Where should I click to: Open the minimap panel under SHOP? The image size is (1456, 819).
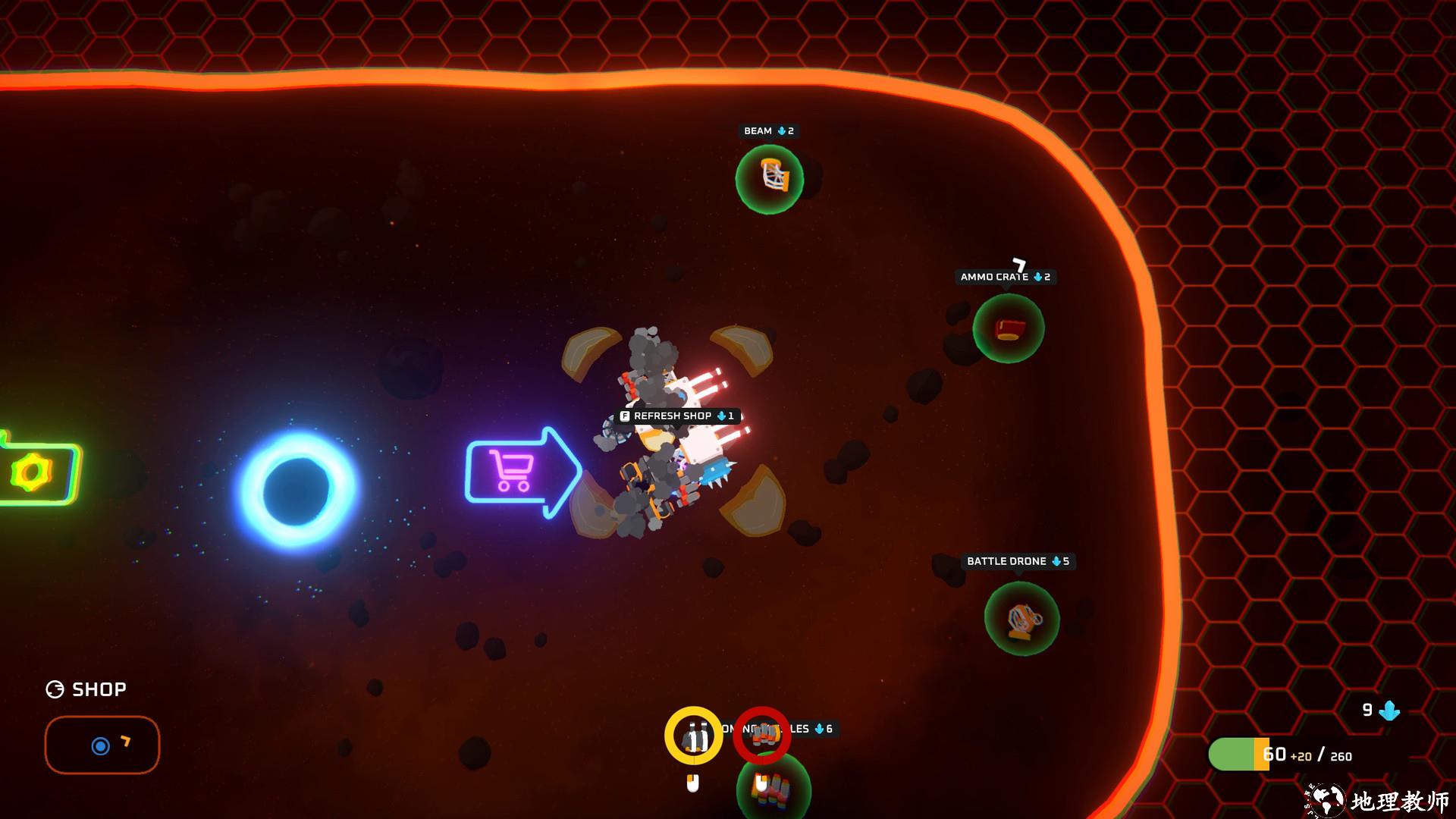[102, 745]
